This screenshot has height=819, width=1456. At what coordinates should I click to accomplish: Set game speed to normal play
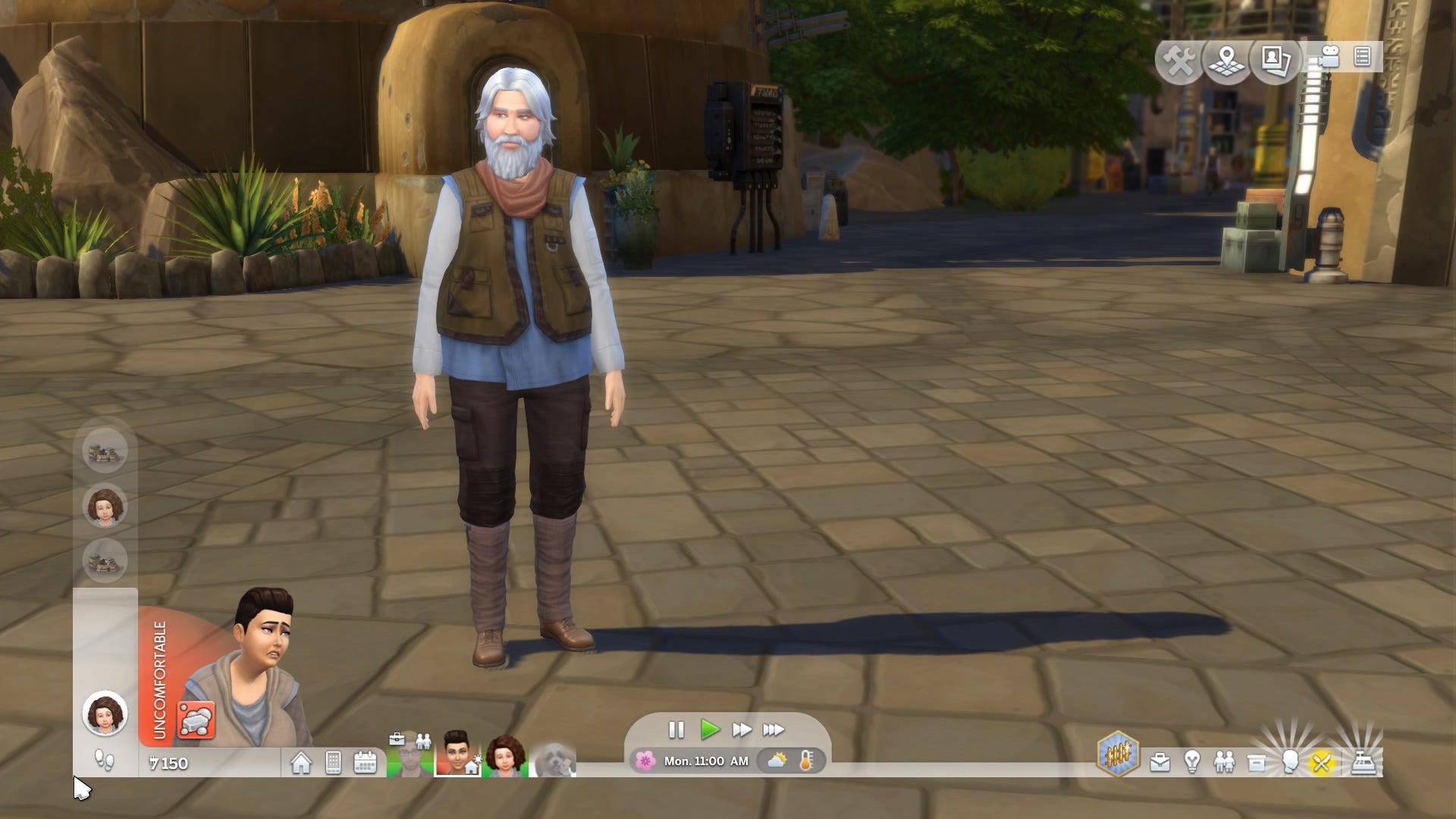[x=710, y=730]
